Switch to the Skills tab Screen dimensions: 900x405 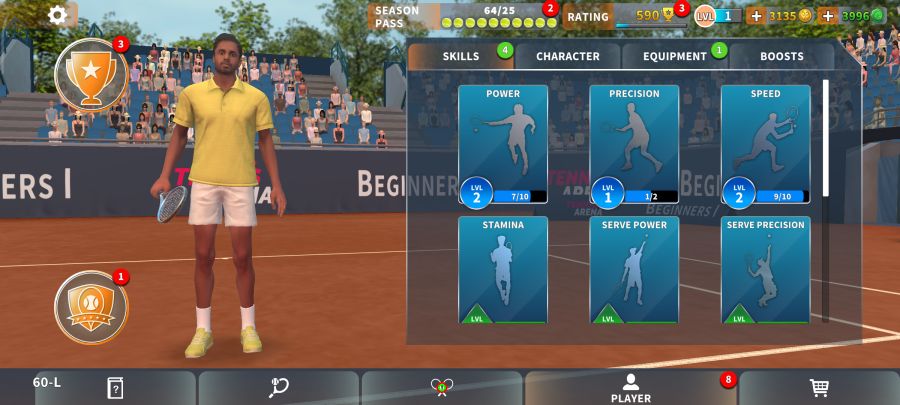pos(461,56)
